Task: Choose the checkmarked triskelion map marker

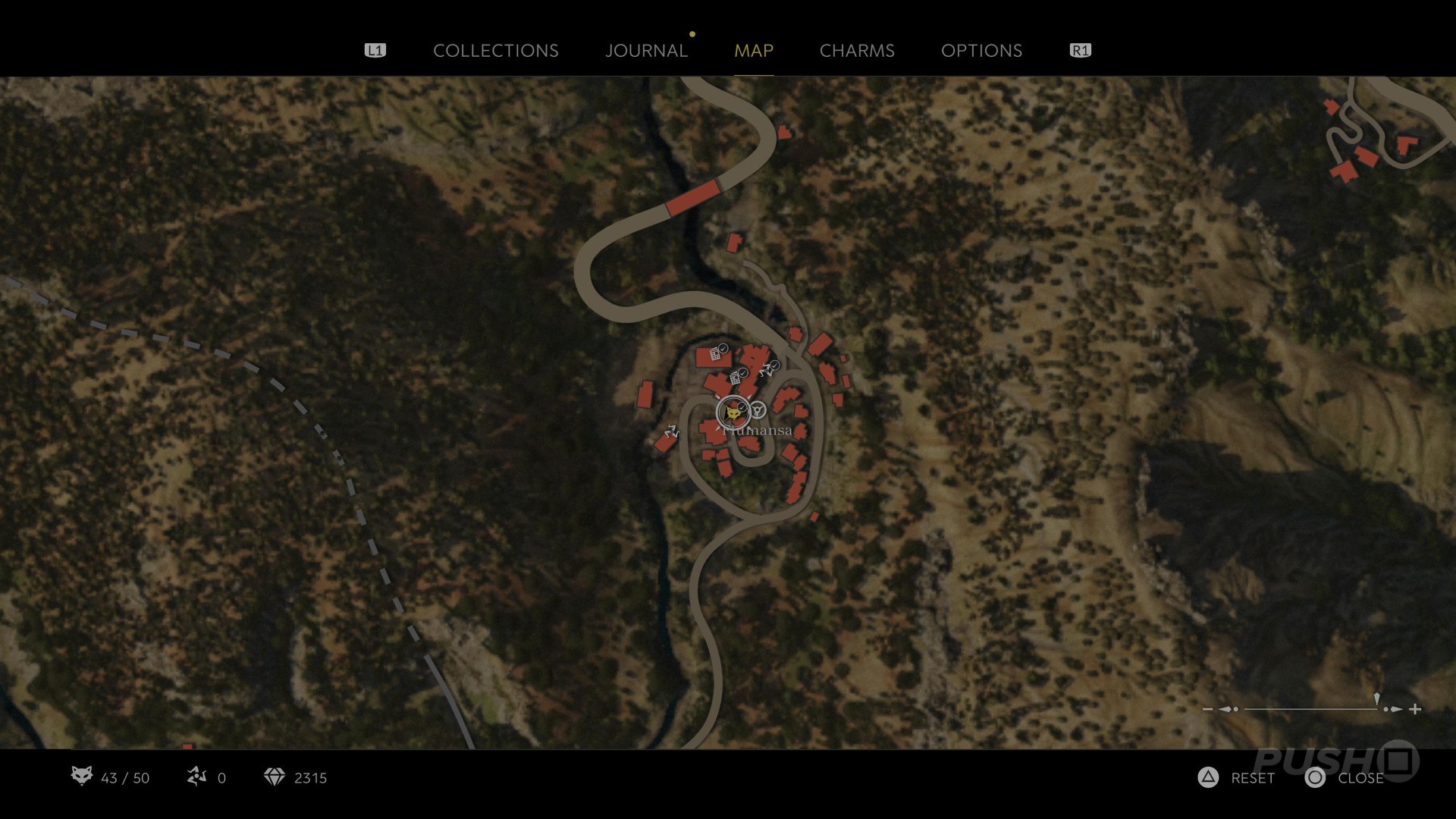Action: (x=768, y=369)
